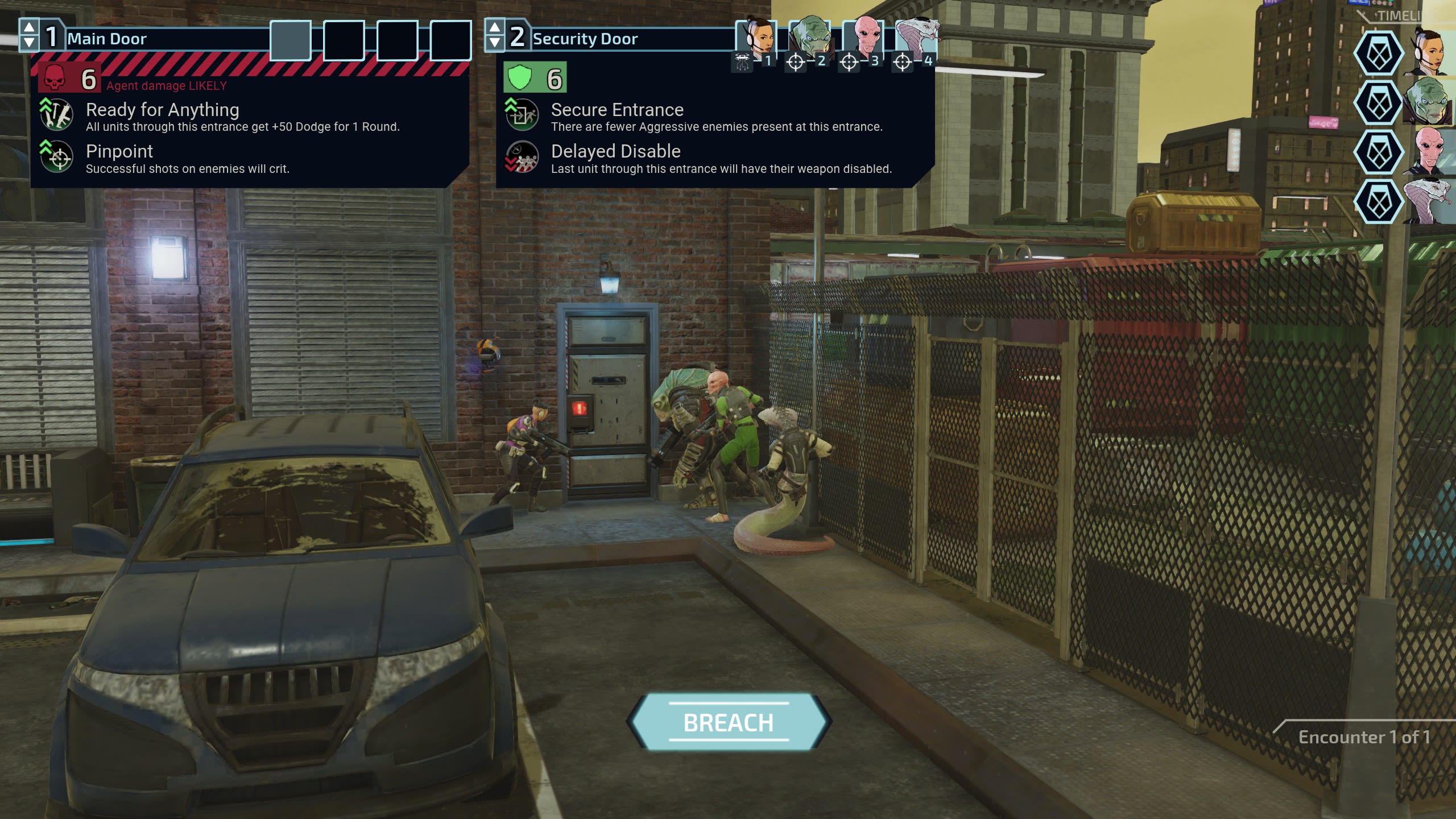Click the Ready for Anything modifier icon
The width and height of the screenshot is (1456, 819).
coord(56,114)
